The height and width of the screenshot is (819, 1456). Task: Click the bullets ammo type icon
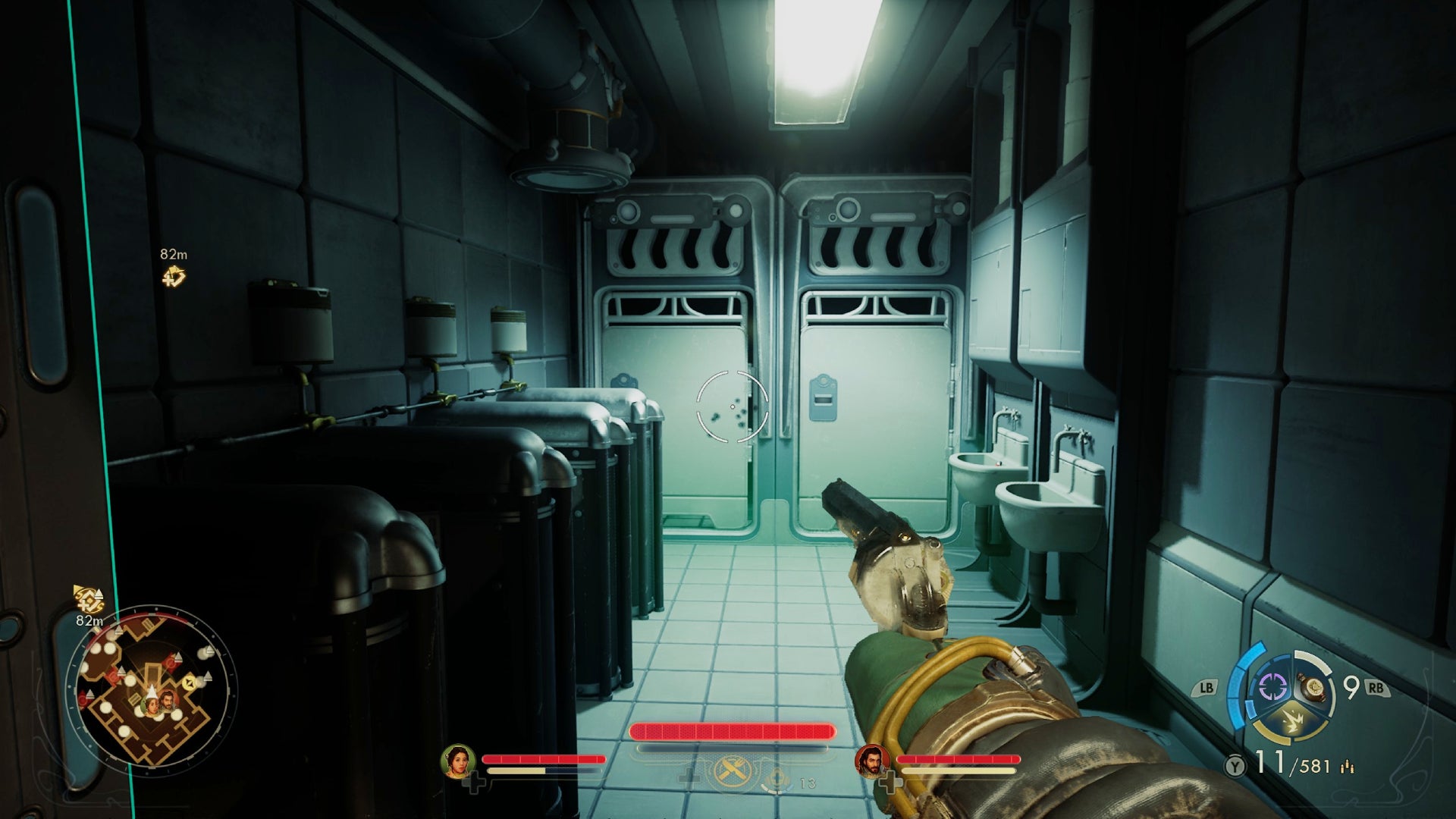pyautogui.click(x=1348, y=767)
